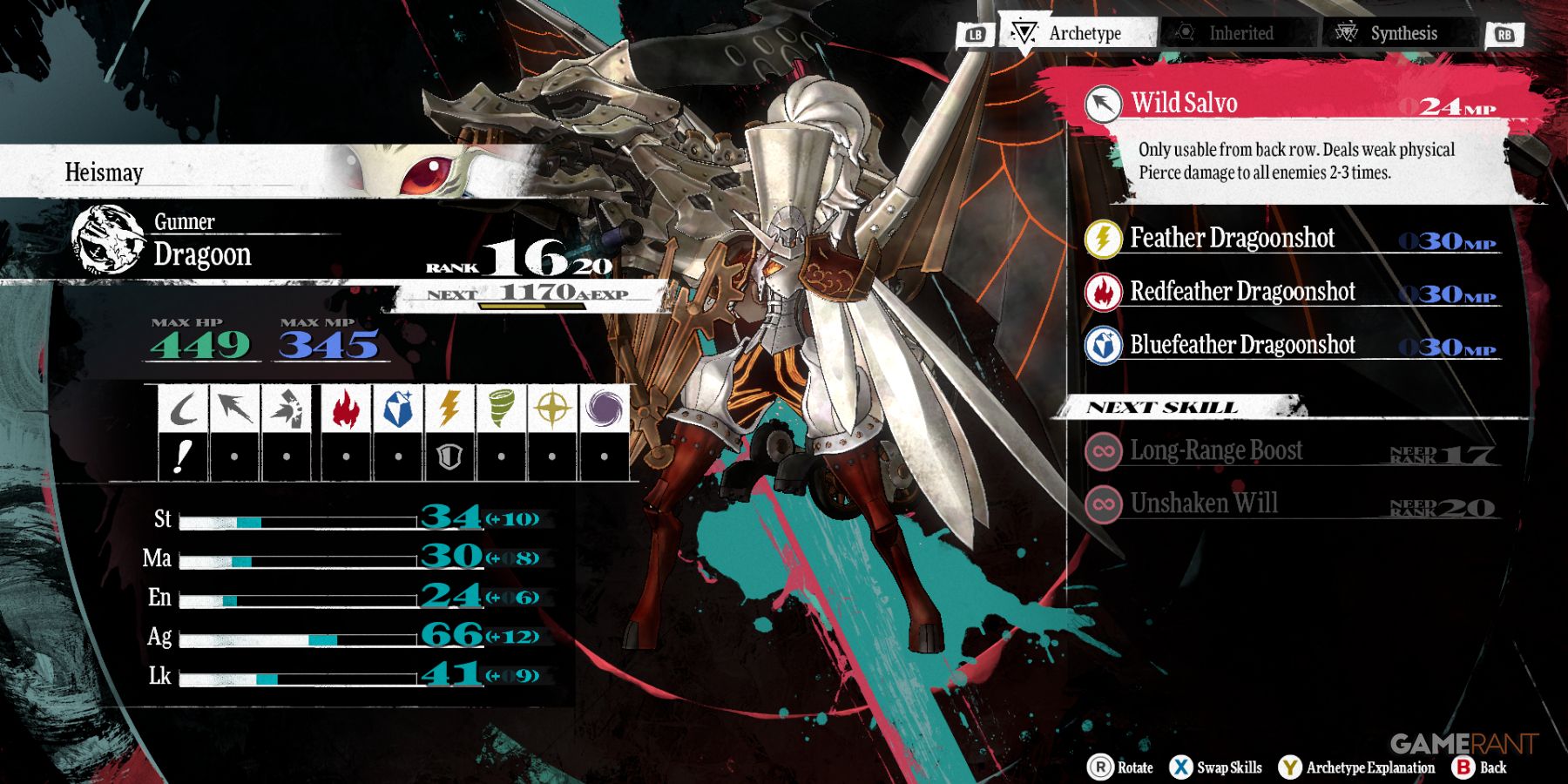This screenshot has width=1568, height=784.
Task: Pick the Bluefeather Dragoonshot skill
Action: 1242,345
